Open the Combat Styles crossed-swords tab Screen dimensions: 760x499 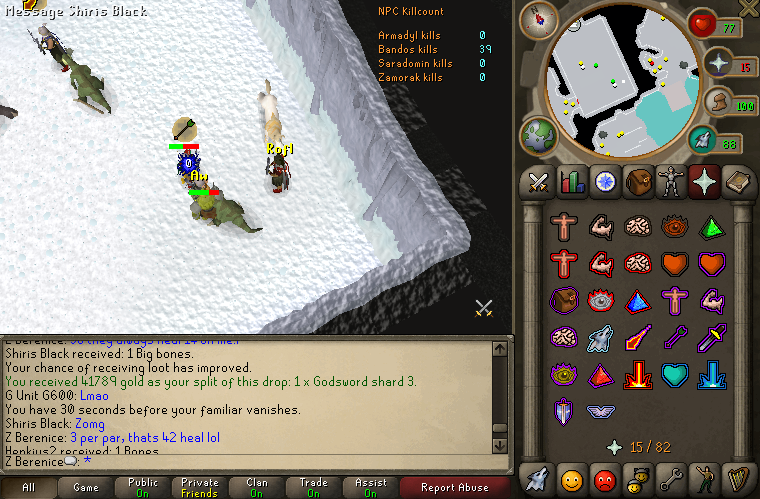[x=539, y=182]
